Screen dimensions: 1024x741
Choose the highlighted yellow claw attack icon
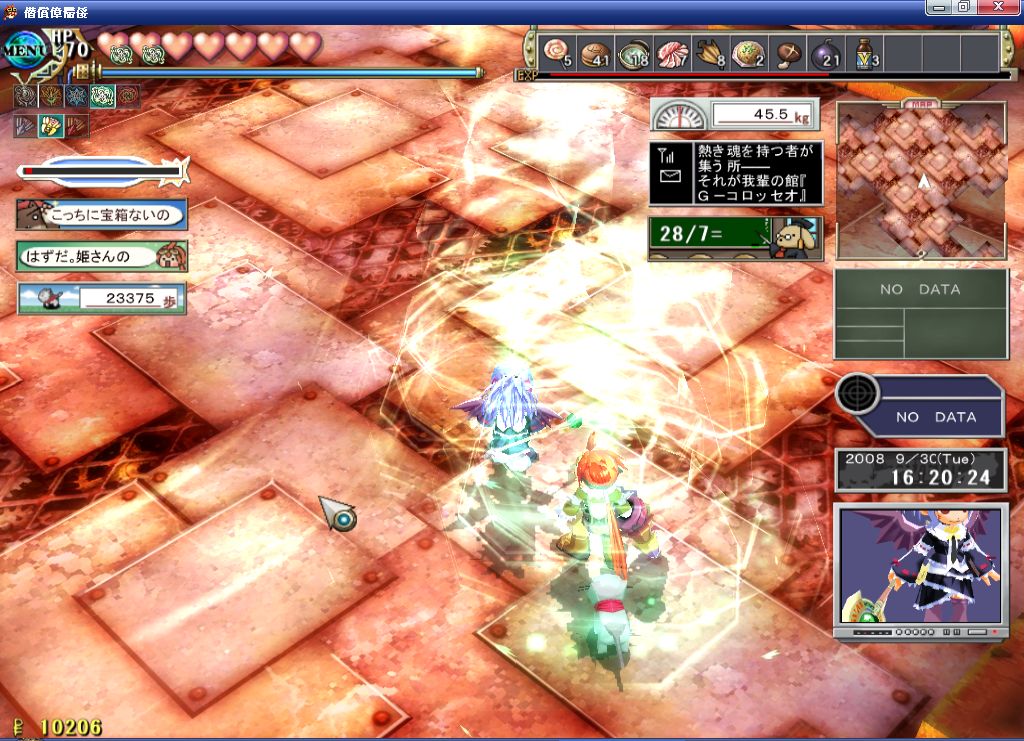coord(50,126)
